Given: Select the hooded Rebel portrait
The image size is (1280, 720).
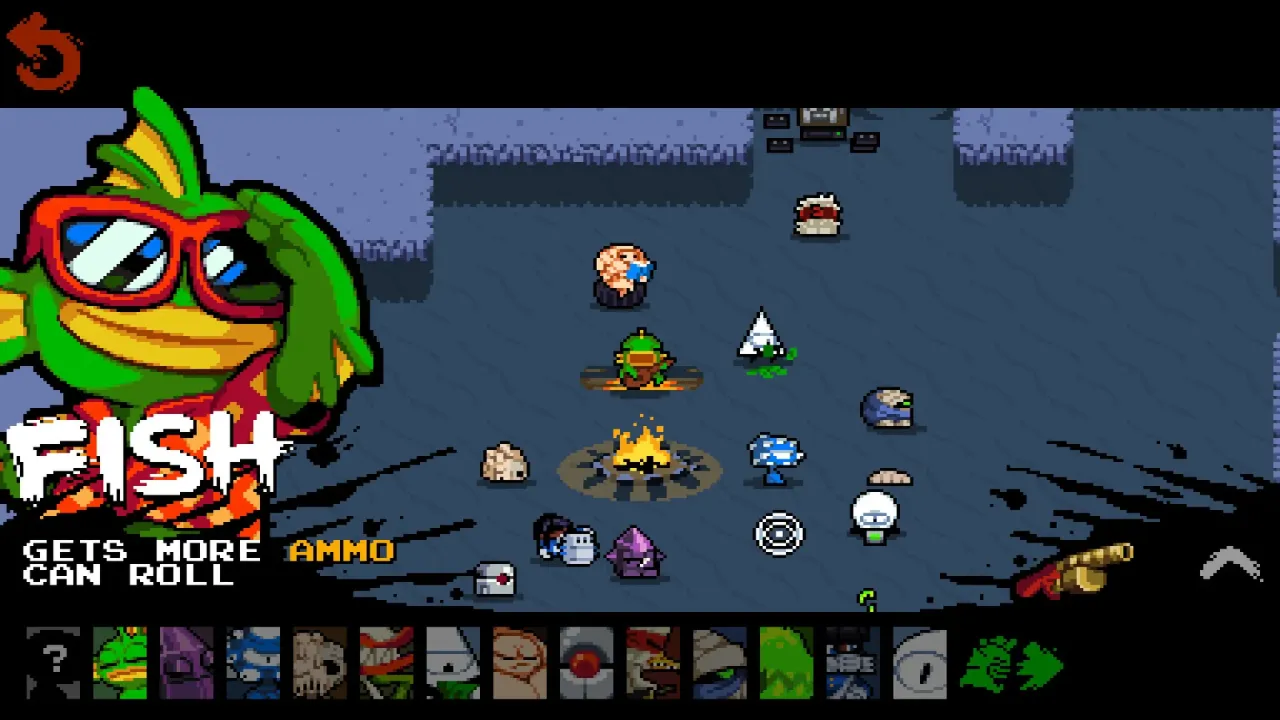Looking at the screenshot, I should tap(719, 663).
